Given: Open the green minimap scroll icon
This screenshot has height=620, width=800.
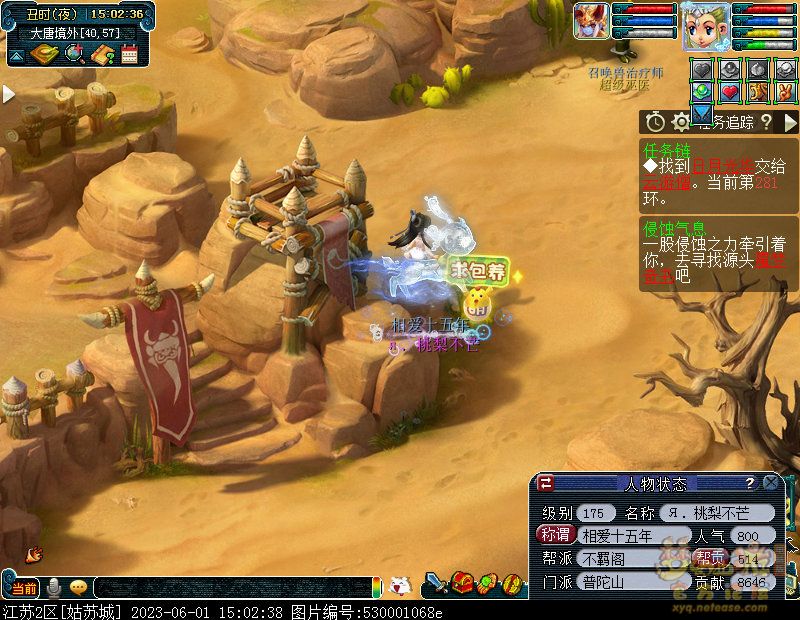Looking at the screenshot, I should 45,54.
